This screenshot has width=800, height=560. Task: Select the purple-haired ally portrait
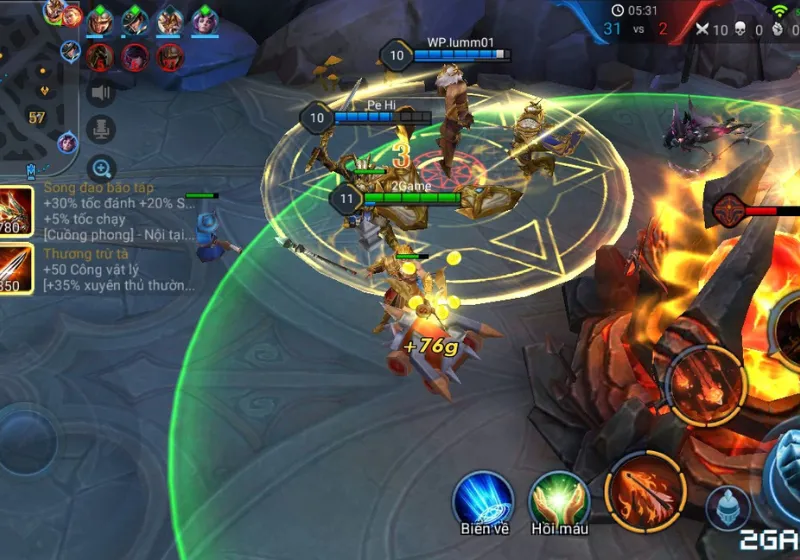click(x=204, y=20)
